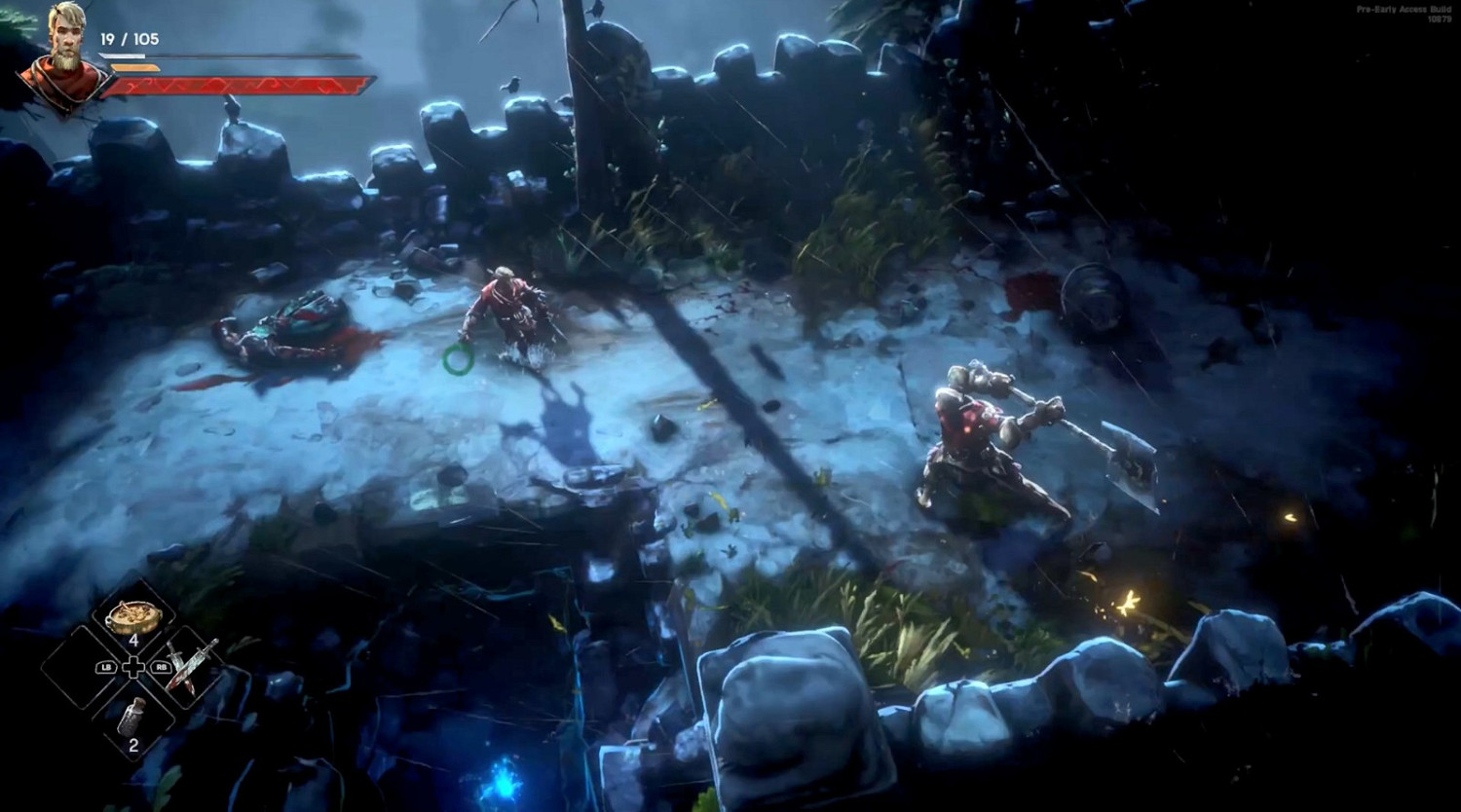Select the green ring pickup on the ground
Image resolution: width=1461 pixels, height=812 pixels.
(457, 359)
